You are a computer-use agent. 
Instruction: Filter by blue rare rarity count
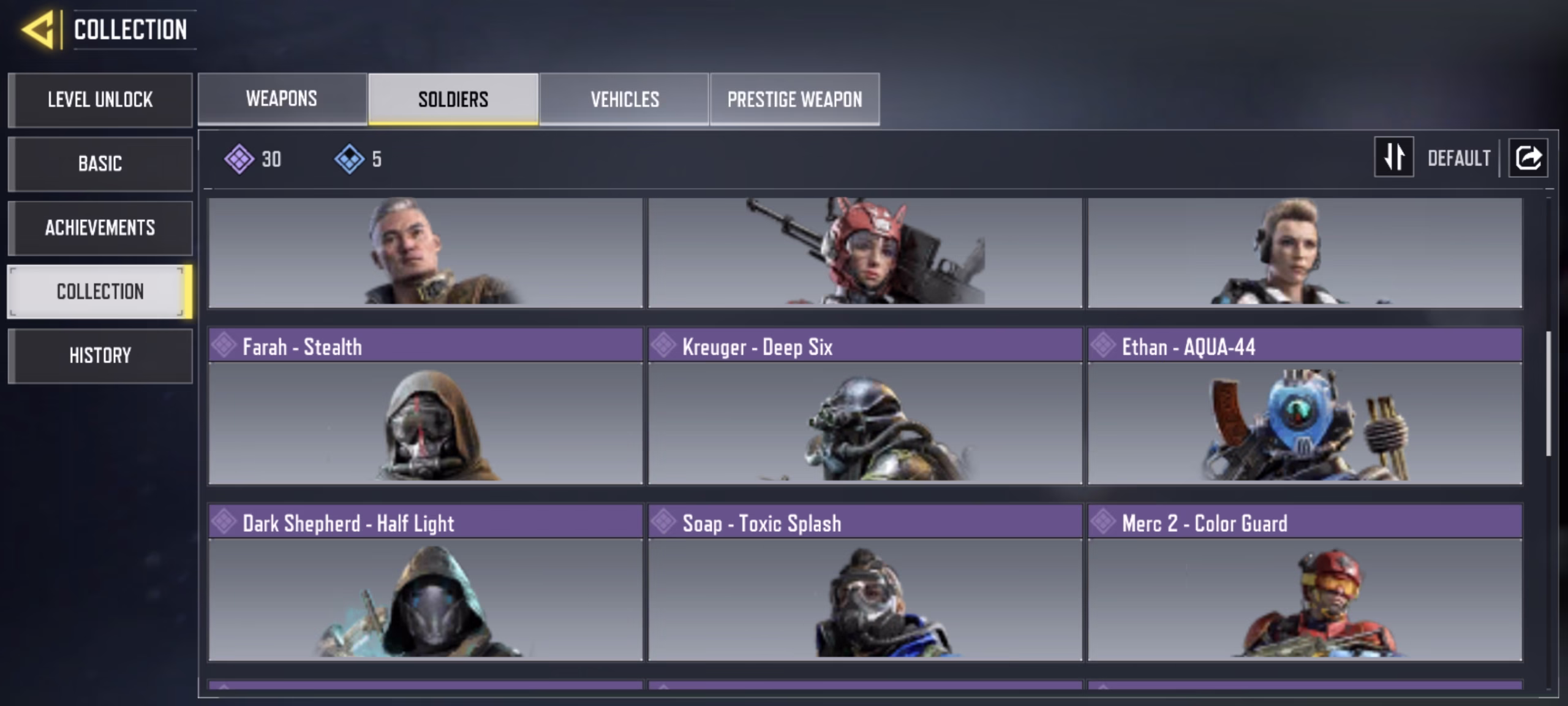click(x=359, y=159)
